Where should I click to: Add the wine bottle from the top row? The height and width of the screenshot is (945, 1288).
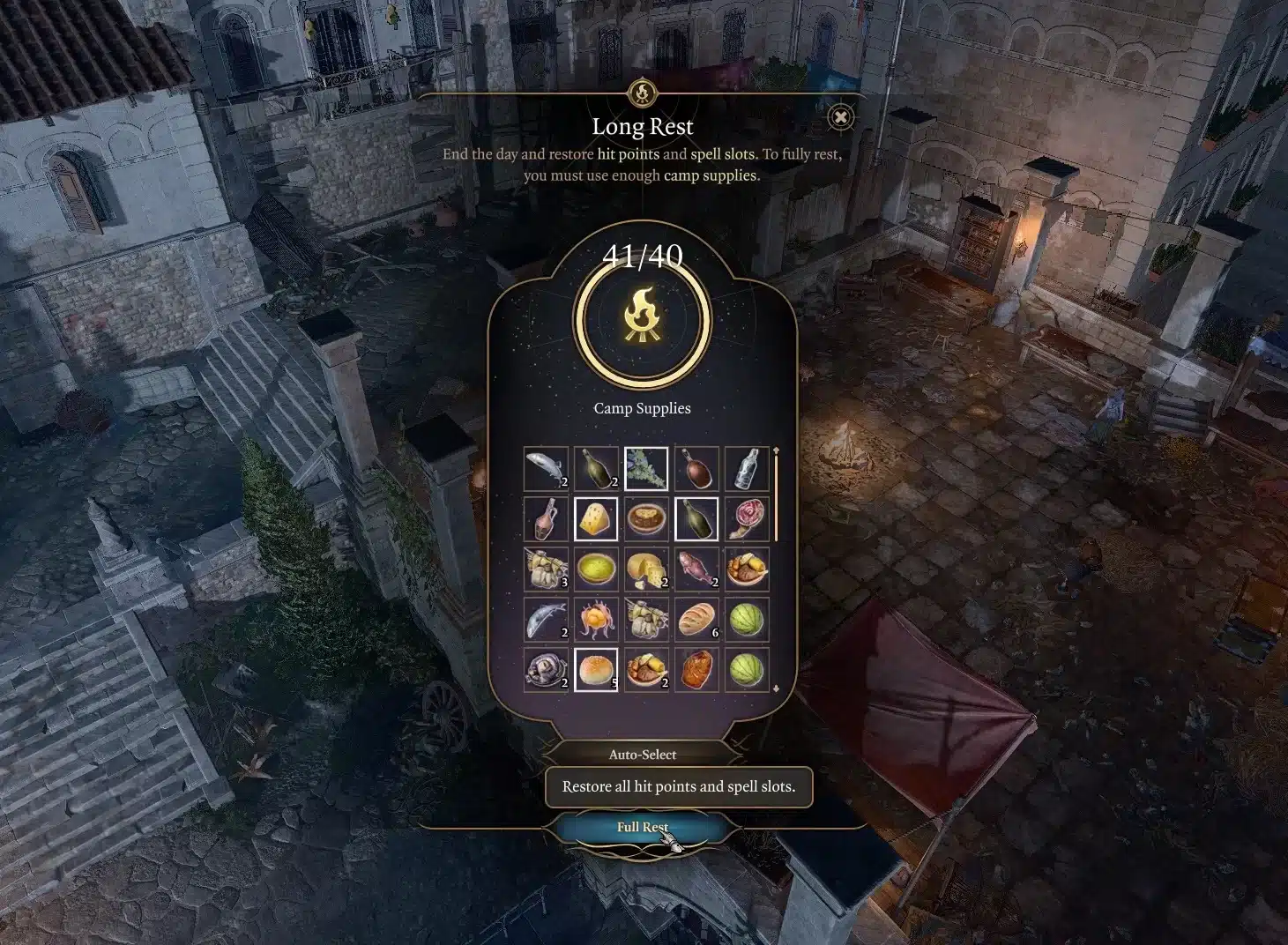point(596,468)
